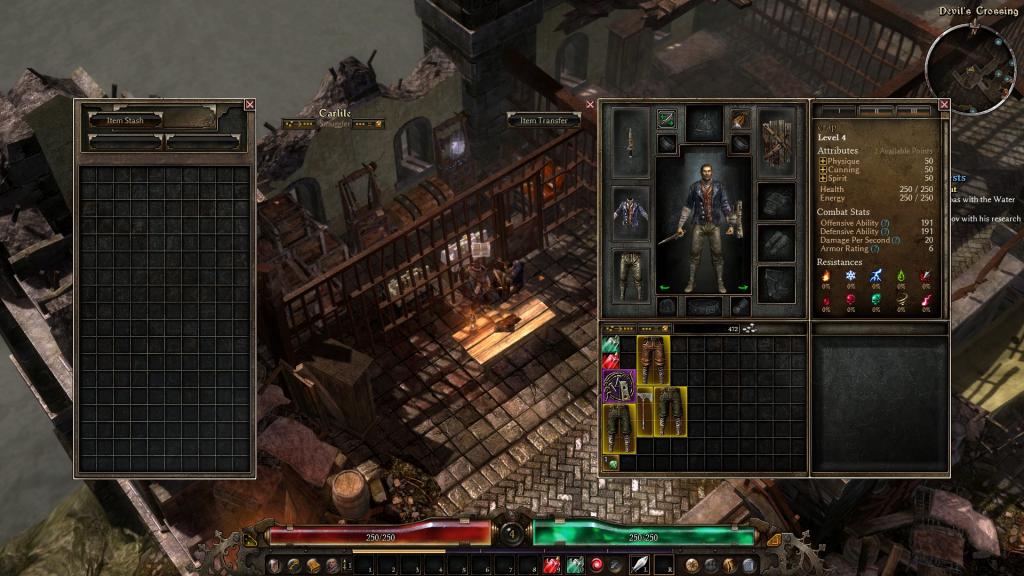The height and width of the screenshot is (576, 1024).
Task: Add a point to Spirit
Action: pyautogui.click(x=823, y=178)
